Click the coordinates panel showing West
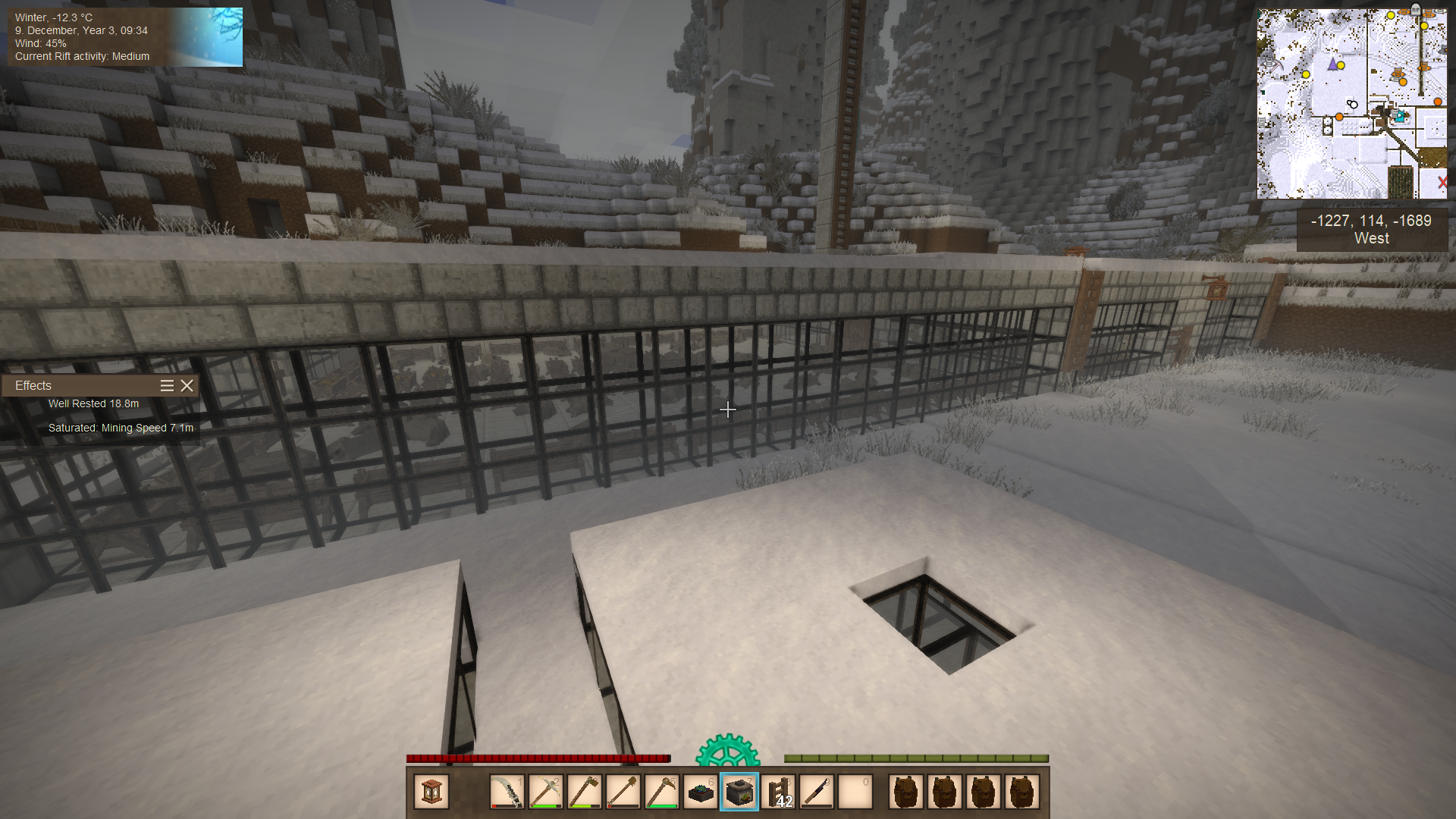This screenshot has height=819, width=1456. 1371,229
